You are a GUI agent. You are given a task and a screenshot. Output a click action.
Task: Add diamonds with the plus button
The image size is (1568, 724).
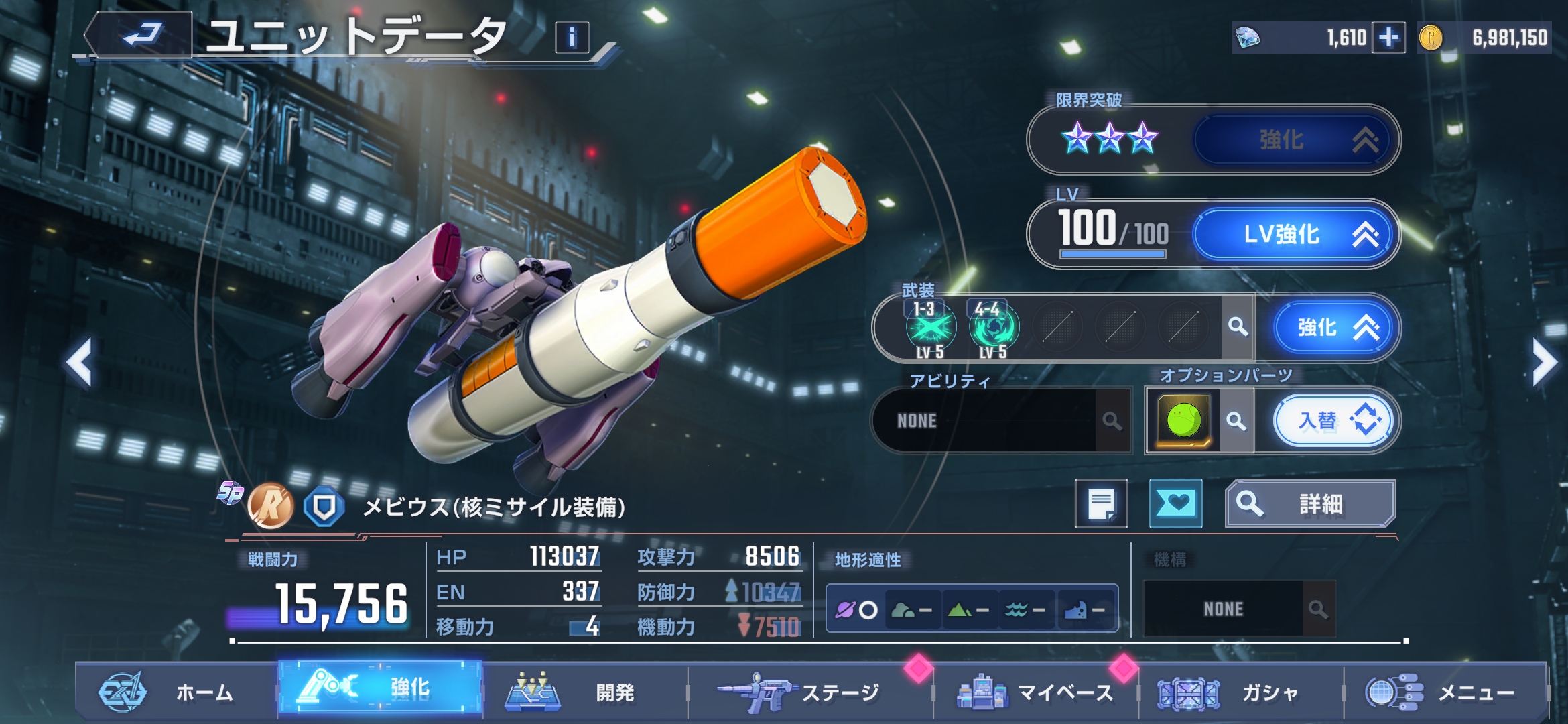coord(1388,38)
